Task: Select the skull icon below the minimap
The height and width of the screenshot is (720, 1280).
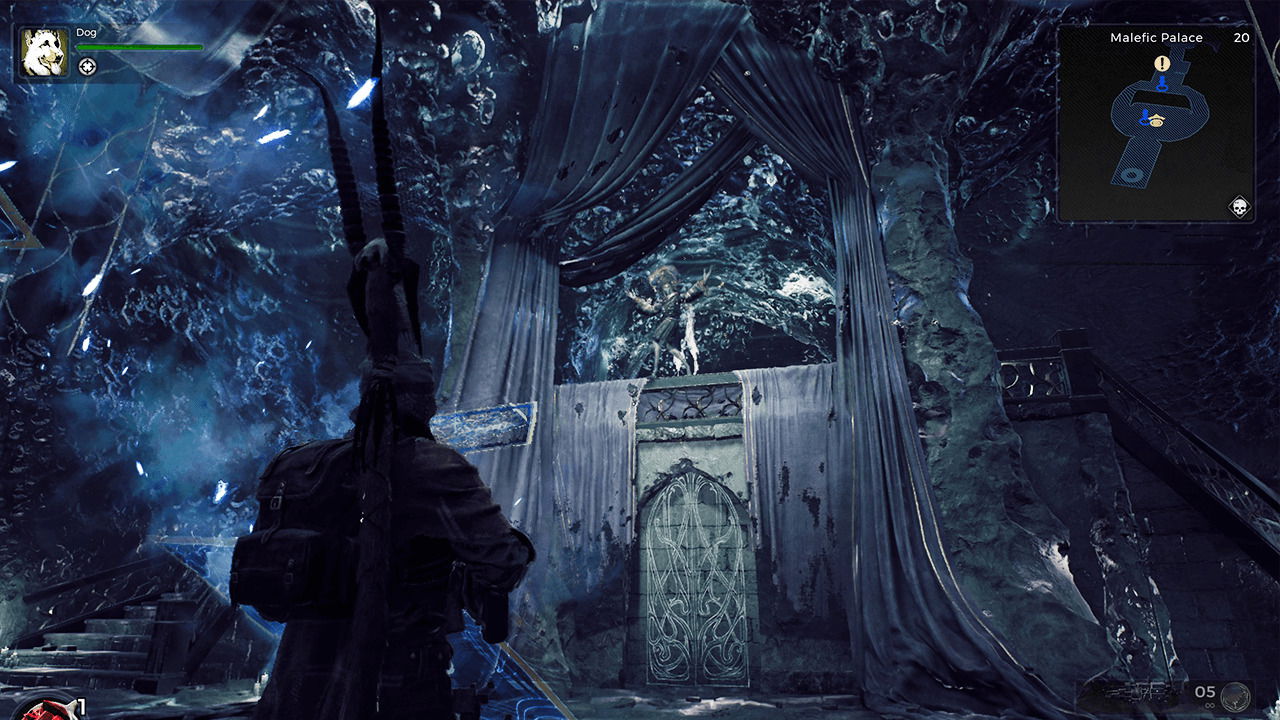Action: (x=1240, y=205)
